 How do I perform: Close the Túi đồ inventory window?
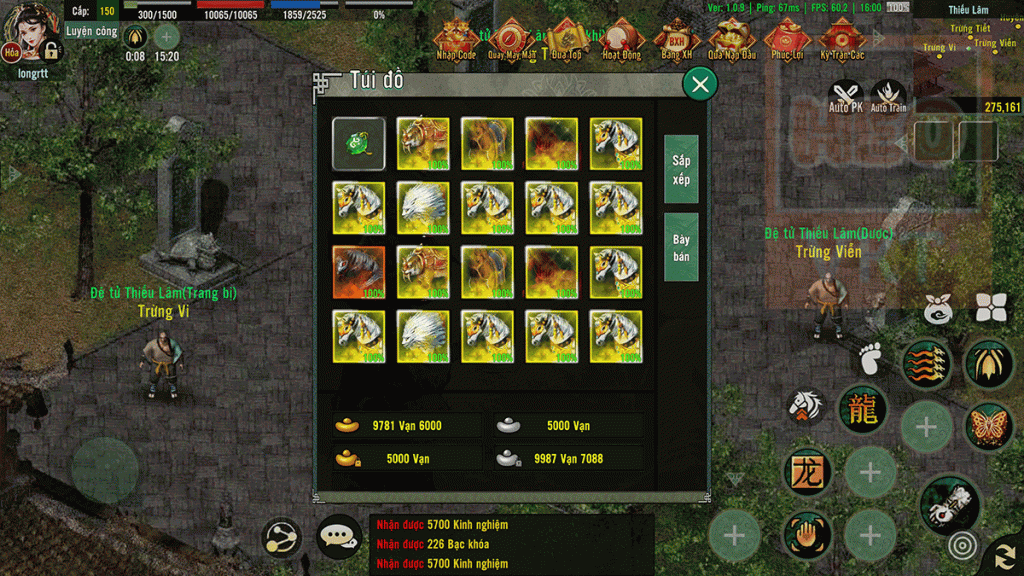point(700,85)
